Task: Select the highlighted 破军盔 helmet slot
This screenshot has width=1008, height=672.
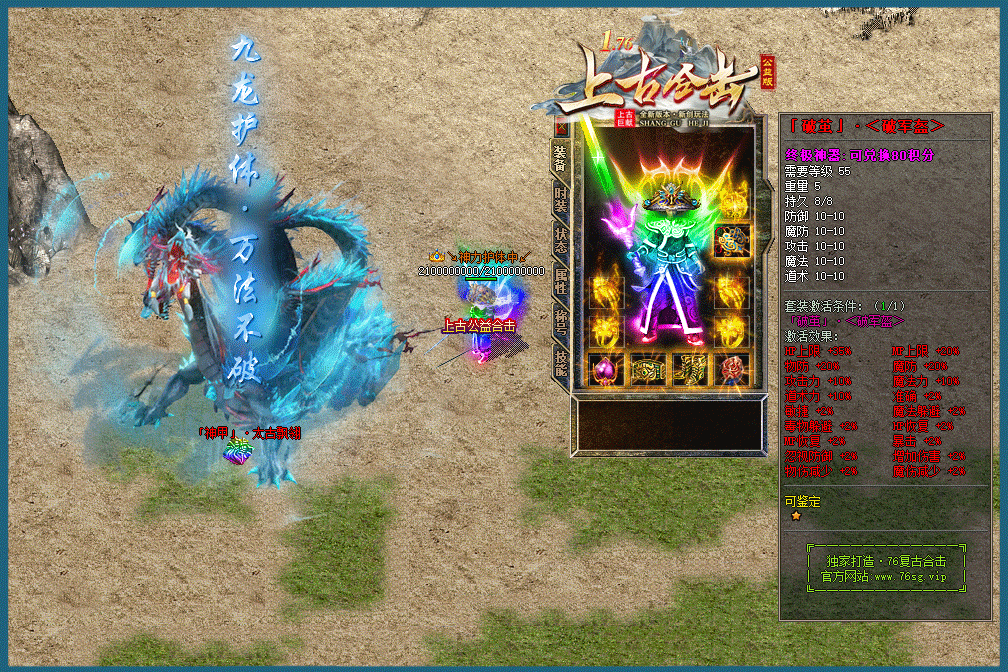Action: [733, 241]
